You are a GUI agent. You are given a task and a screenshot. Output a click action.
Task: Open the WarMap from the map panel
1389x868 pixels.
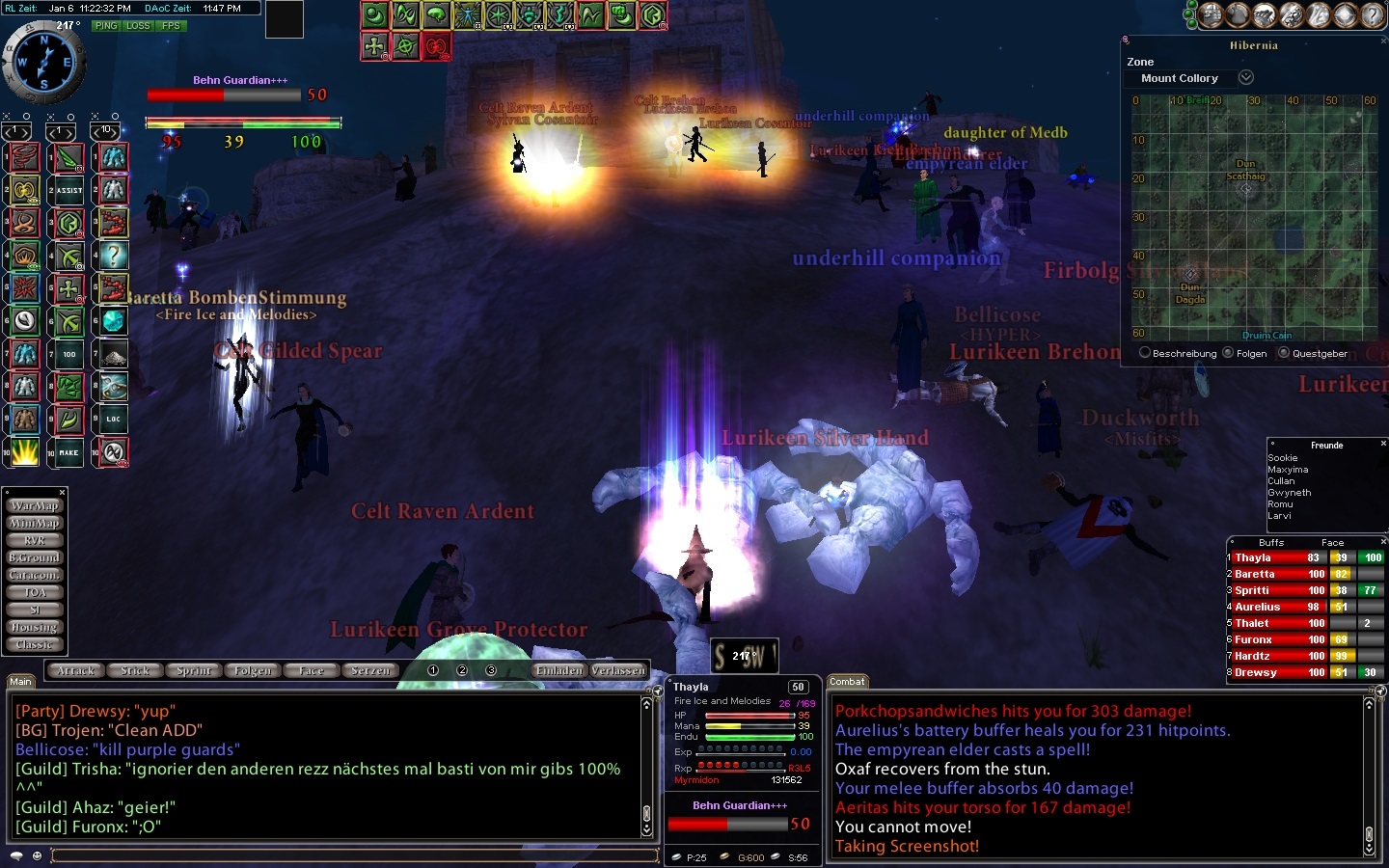(35, 505)
